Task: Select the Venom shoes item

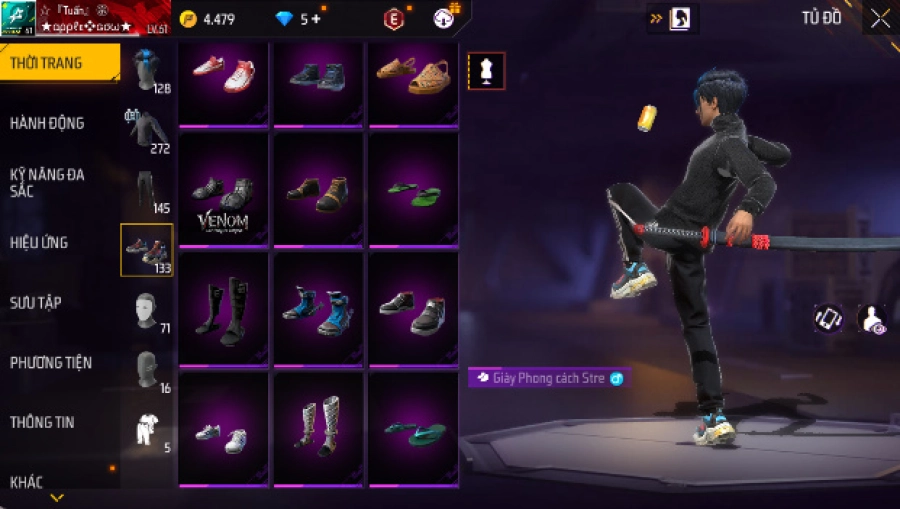Action: (223, 195)
